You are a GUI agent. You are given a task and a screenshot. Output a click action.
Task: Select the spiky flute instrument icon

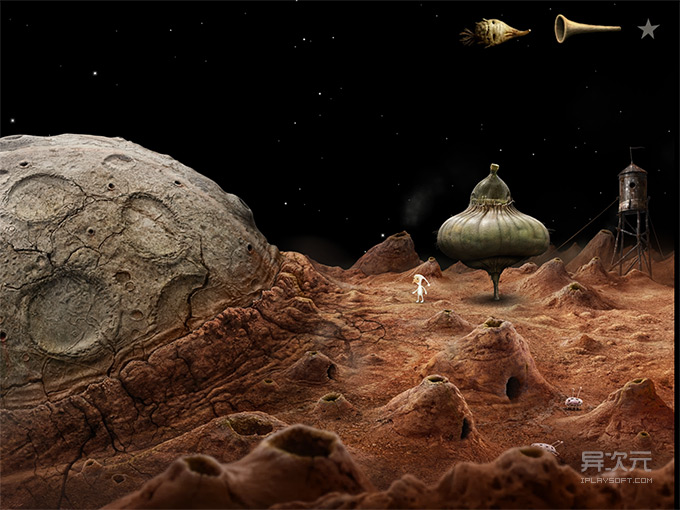tap(496, 33)
